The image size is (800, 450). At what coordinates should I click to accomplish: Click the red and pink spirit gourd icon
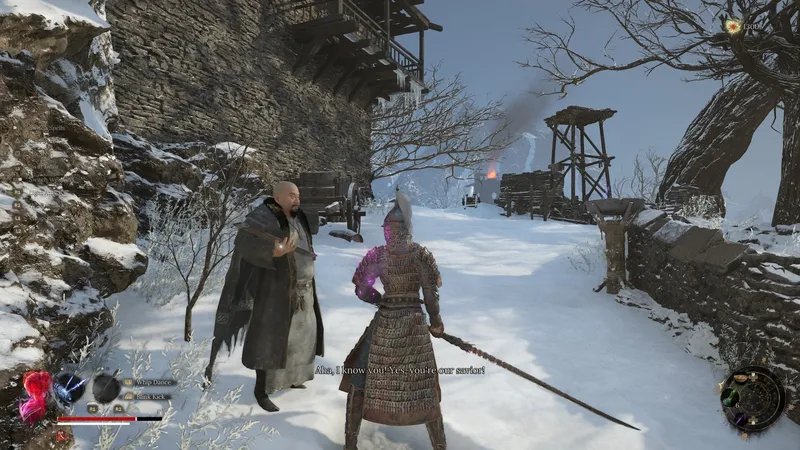(x=35, y=394)
